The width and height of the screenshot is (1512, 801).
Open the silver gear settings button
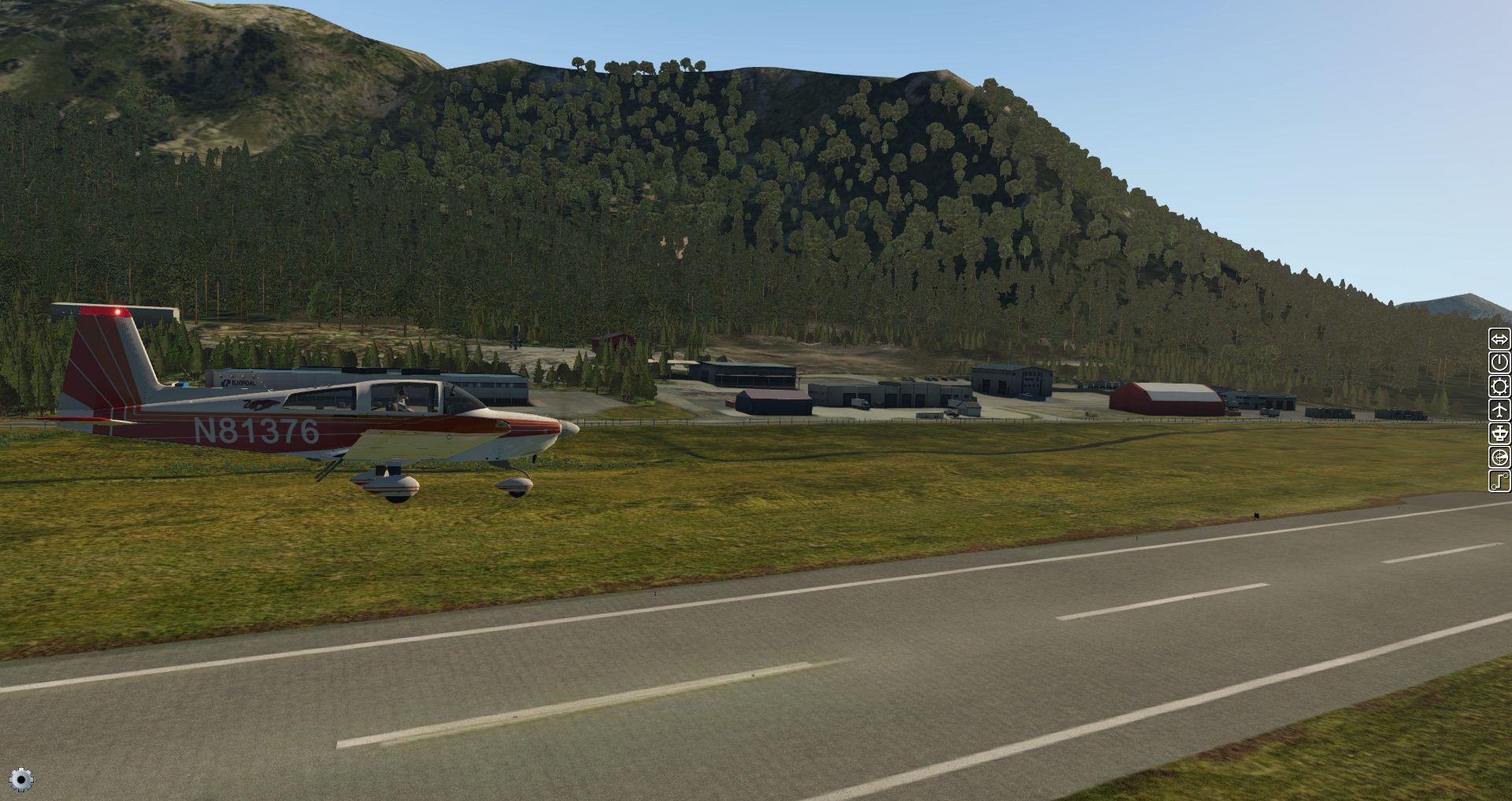pos(21,780)
